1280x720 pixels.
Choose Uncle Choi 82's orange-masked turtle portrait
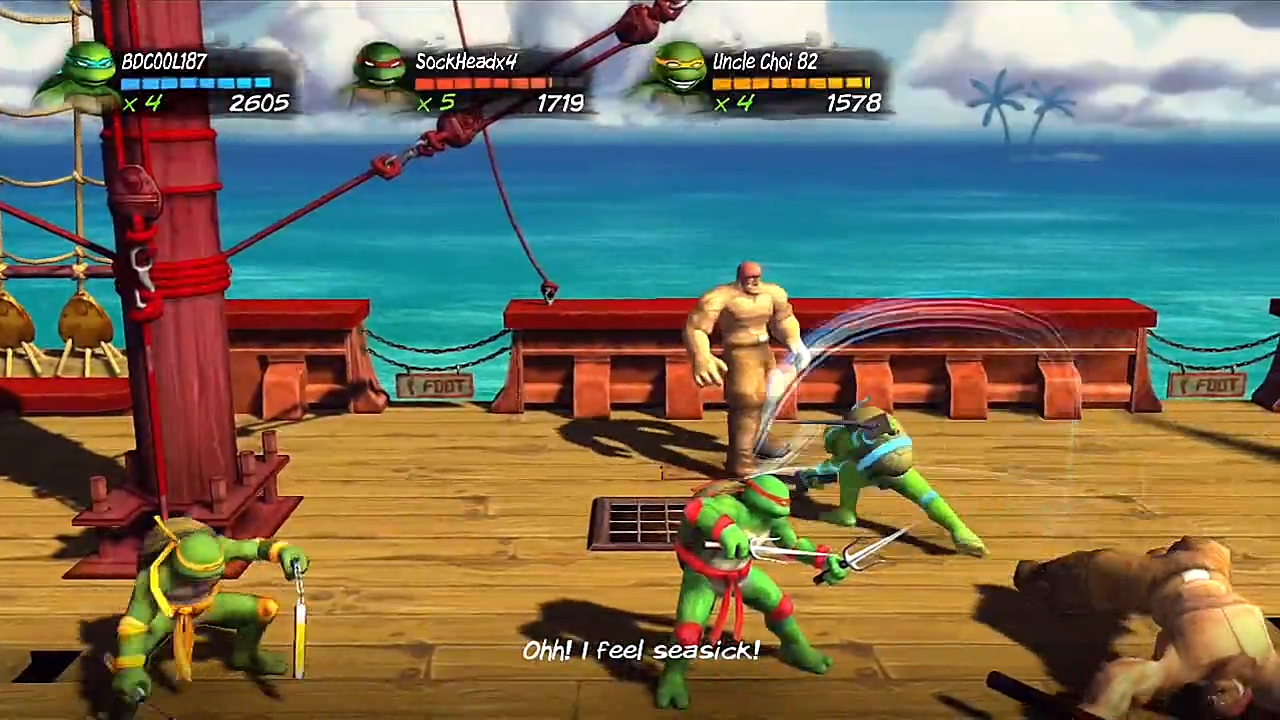point(677,75)
